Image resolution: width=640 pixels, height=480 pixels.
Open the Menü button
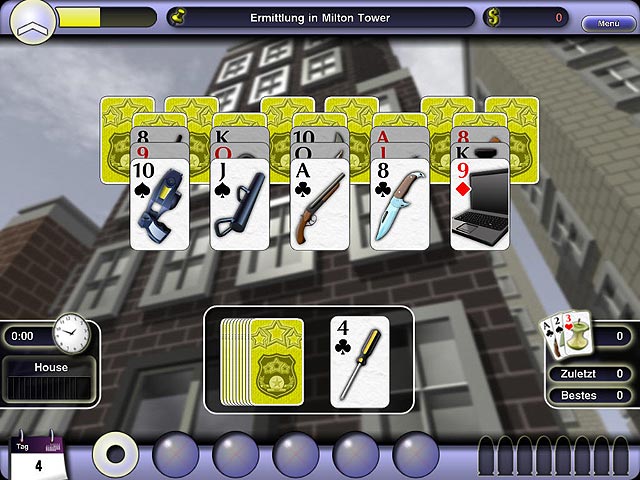608,23
